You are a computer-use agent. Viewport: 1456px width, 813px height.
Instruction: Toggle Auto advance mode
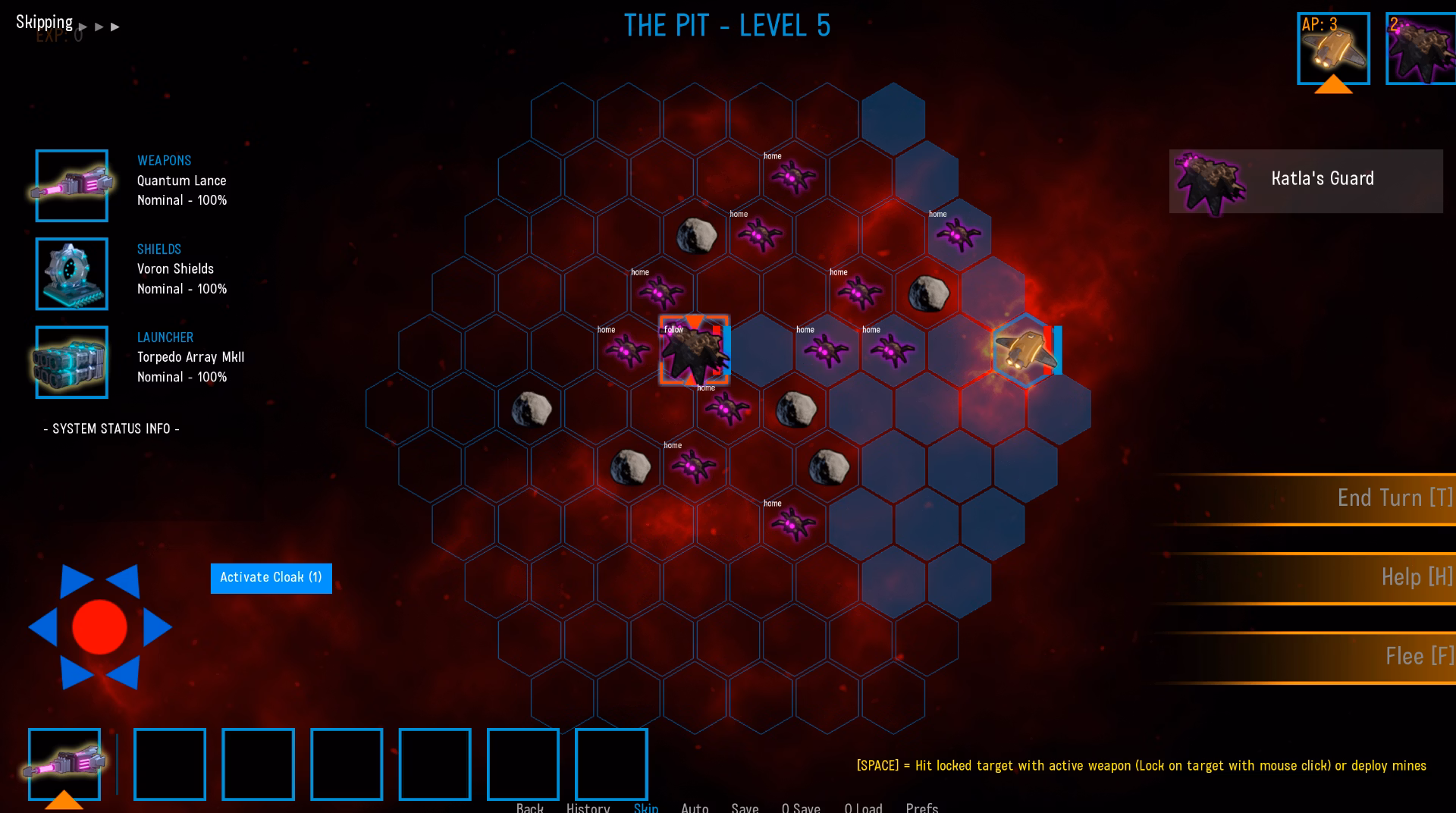click(x=695, y=808)
